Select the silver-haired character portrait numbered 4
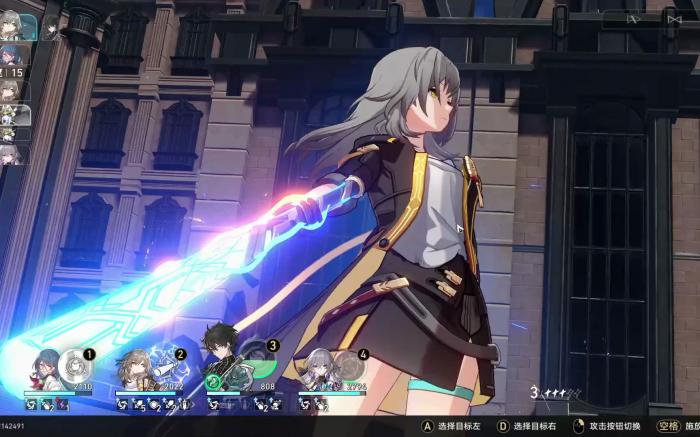 click(x=316, y=372)
